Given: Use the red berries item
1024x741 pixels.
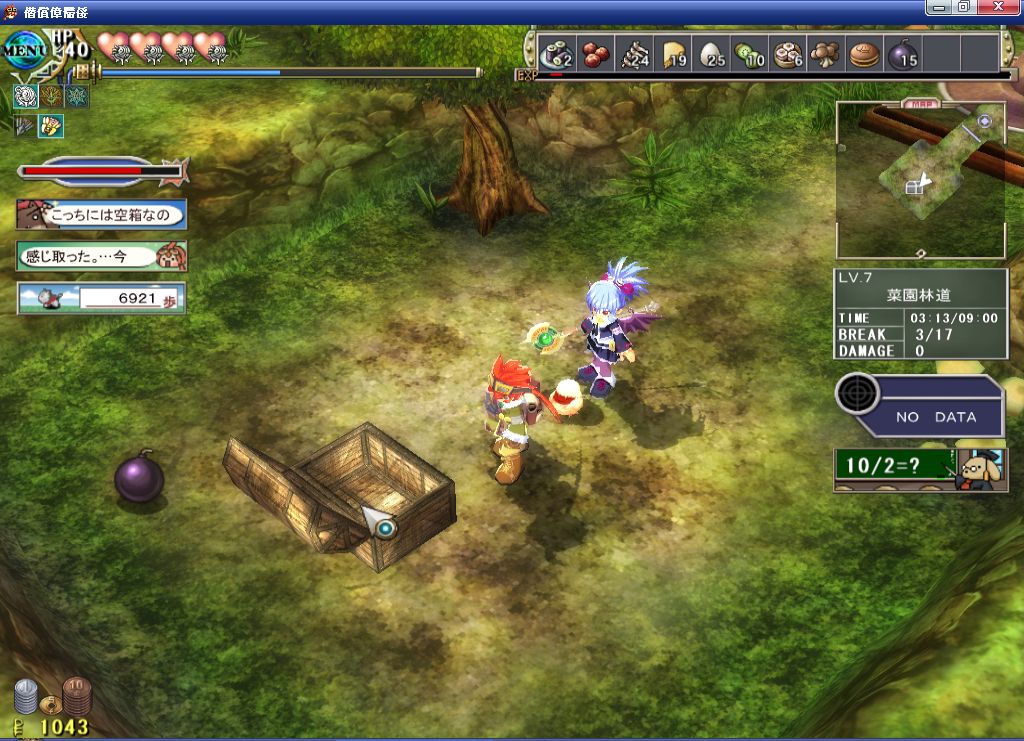Looking at the screenshot, I should pyautogui.click(x=597, y=54).
